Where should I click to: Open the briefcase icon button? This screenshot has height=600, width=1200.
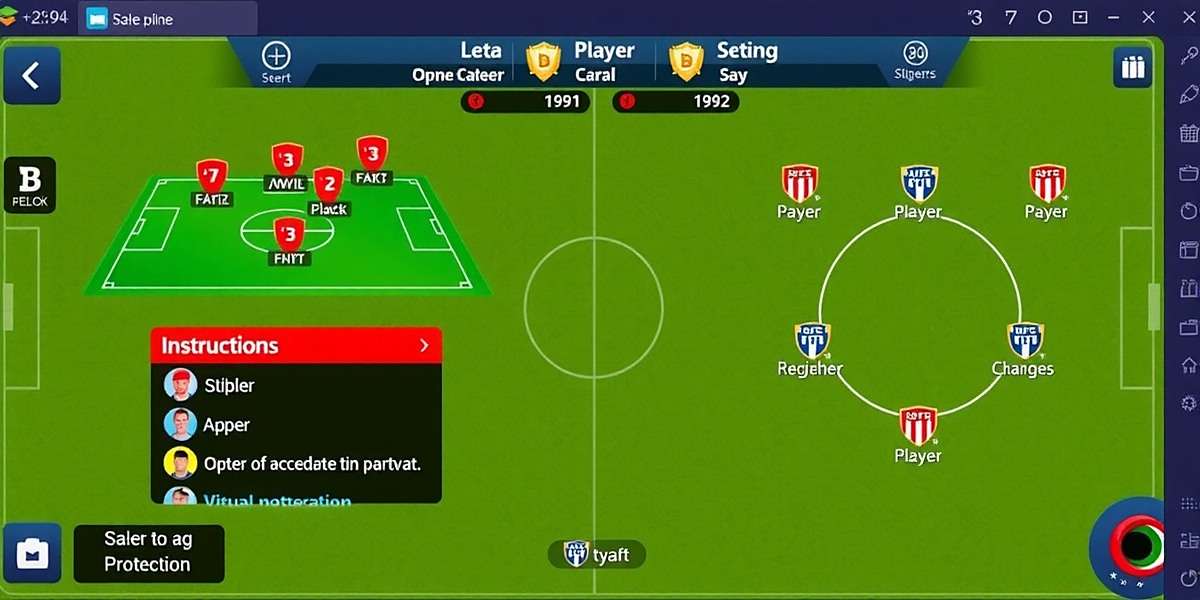click(33, 553)
